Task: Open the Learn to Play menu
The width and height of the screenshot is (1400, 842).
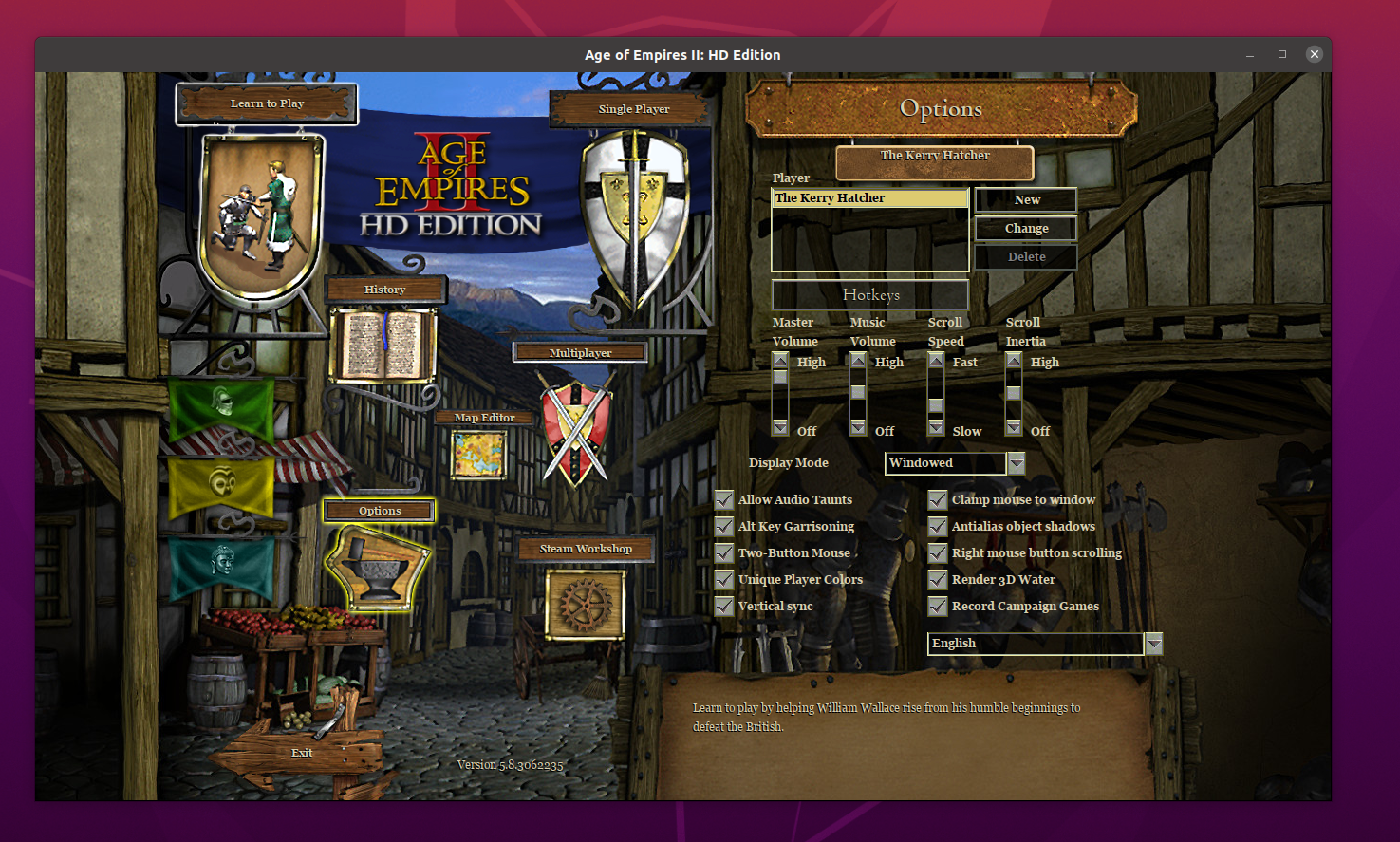Action: tap(267, 103)
